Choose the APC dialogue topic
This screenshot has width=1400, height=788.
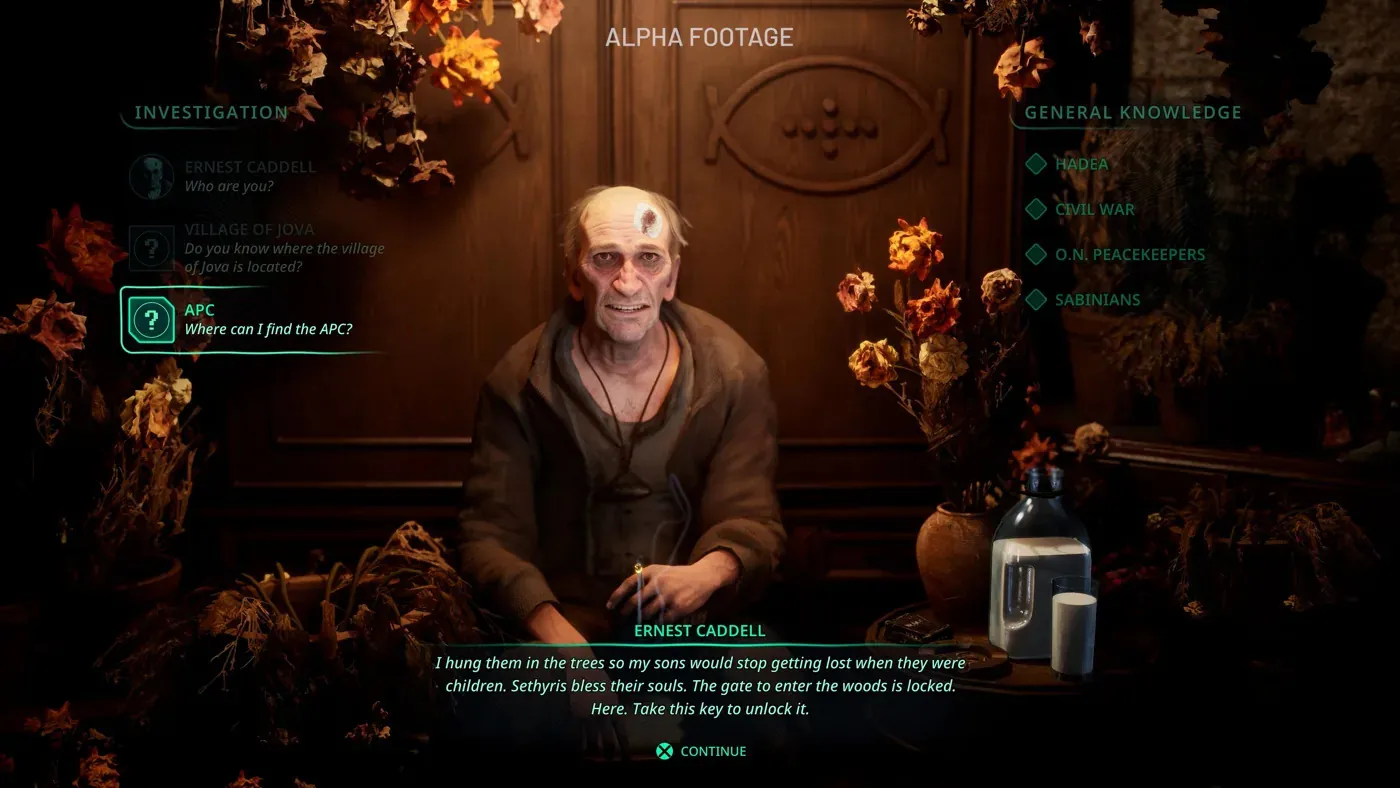(250, 320)
